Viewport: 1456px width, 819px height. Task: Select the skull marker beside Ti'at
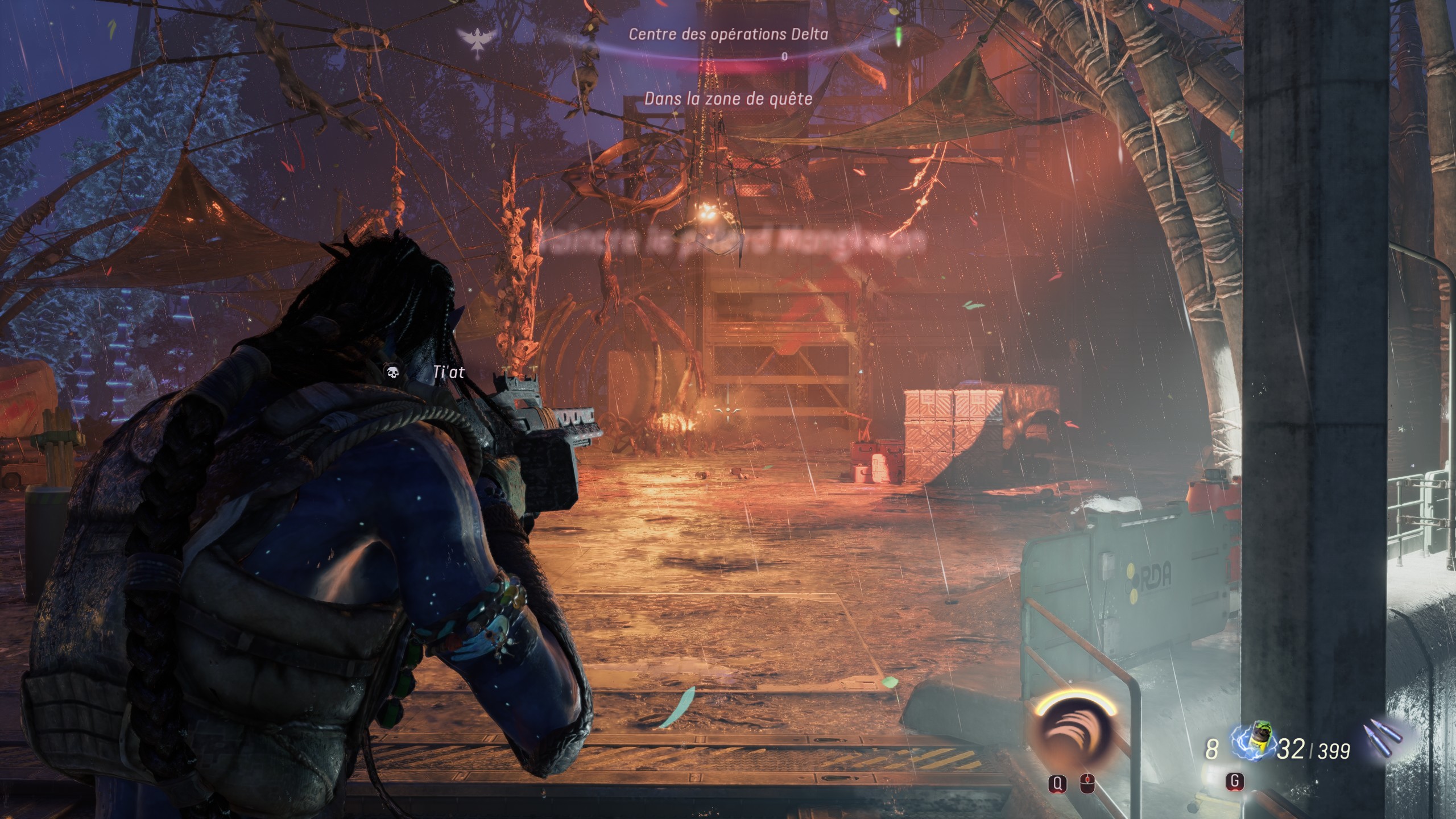pos(392,373)
